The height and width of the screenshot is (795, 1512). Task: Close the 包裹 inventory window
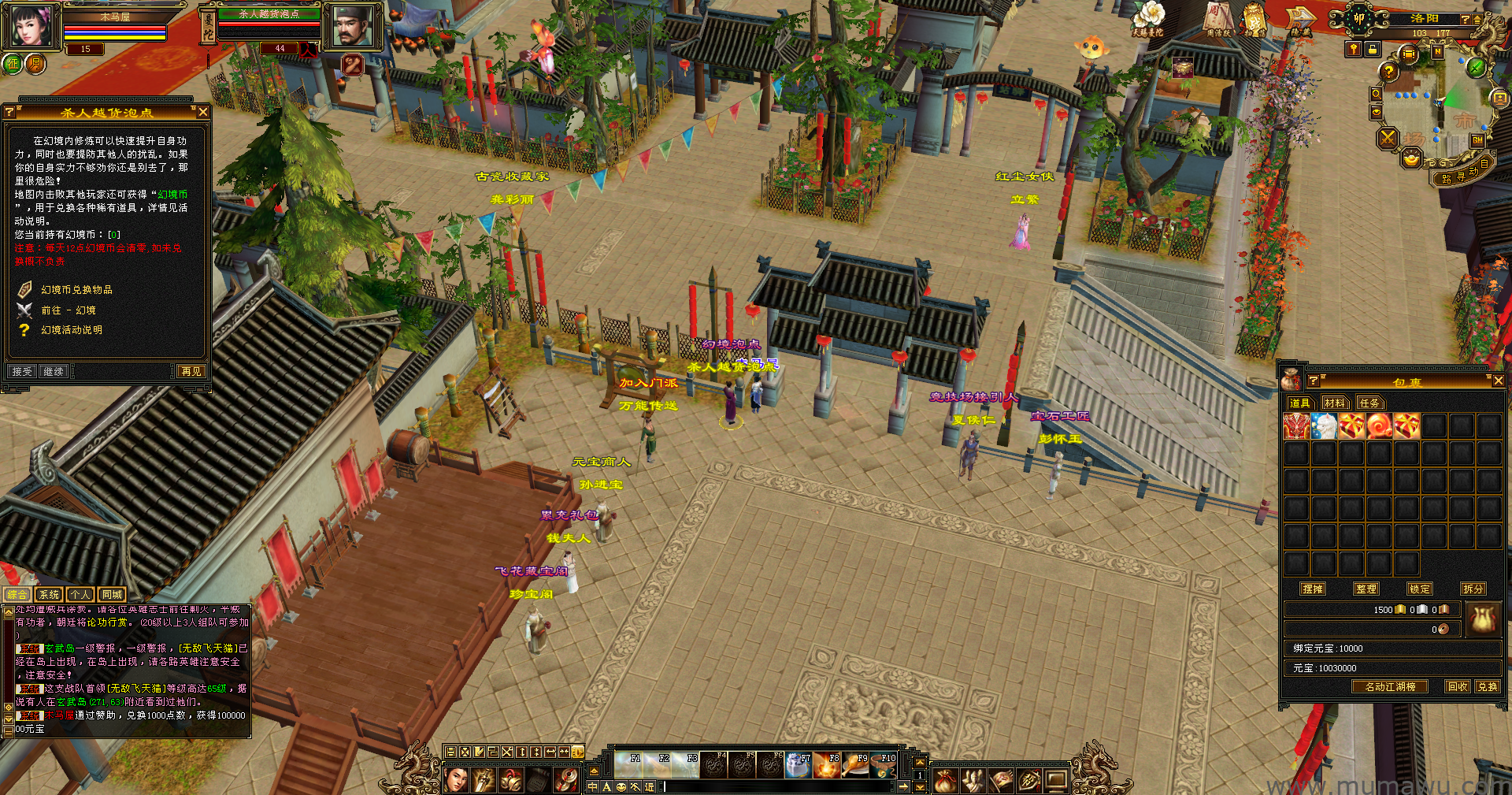(1498, 381)
